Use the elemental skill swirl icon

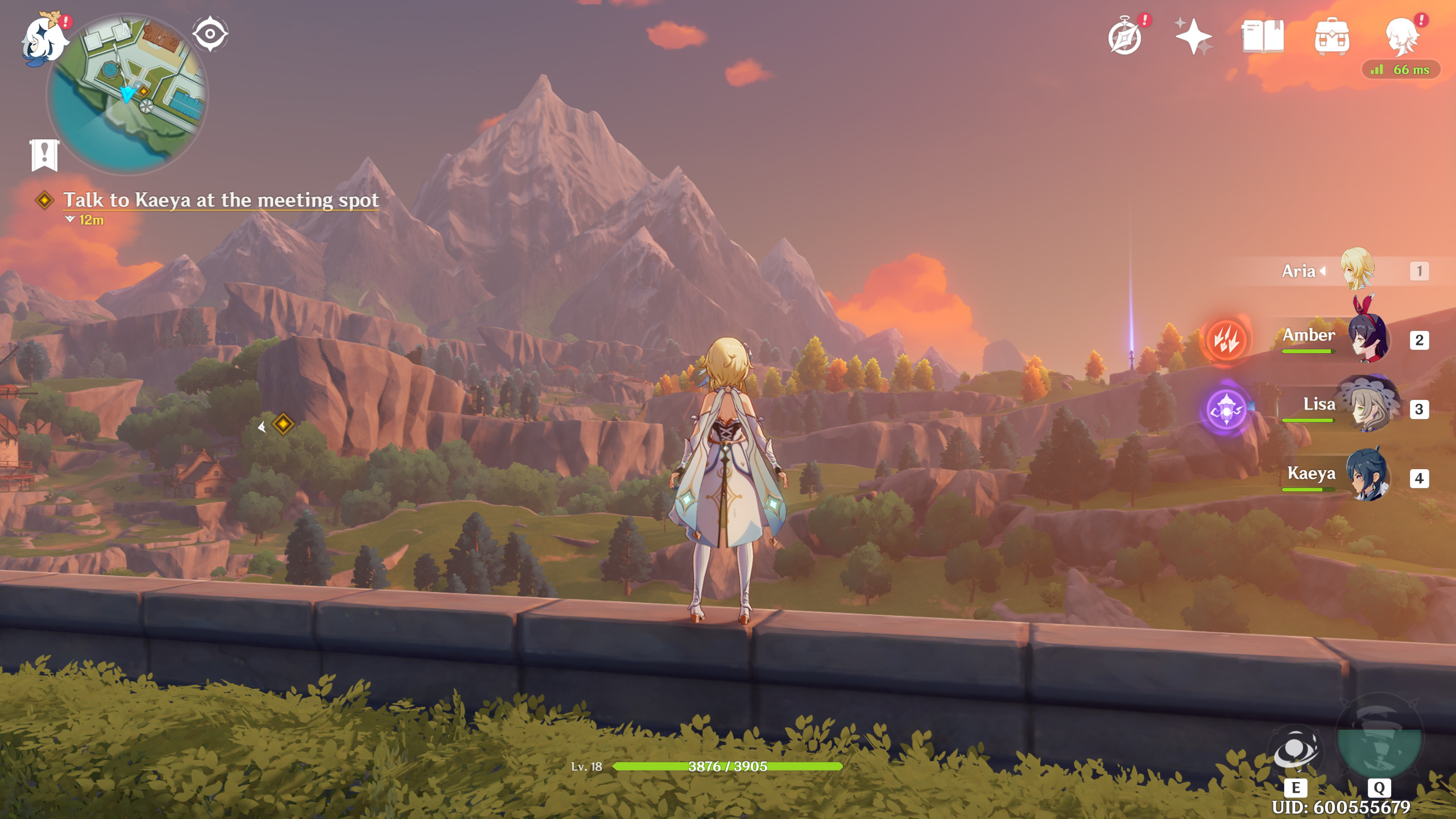pos(1295,752)
